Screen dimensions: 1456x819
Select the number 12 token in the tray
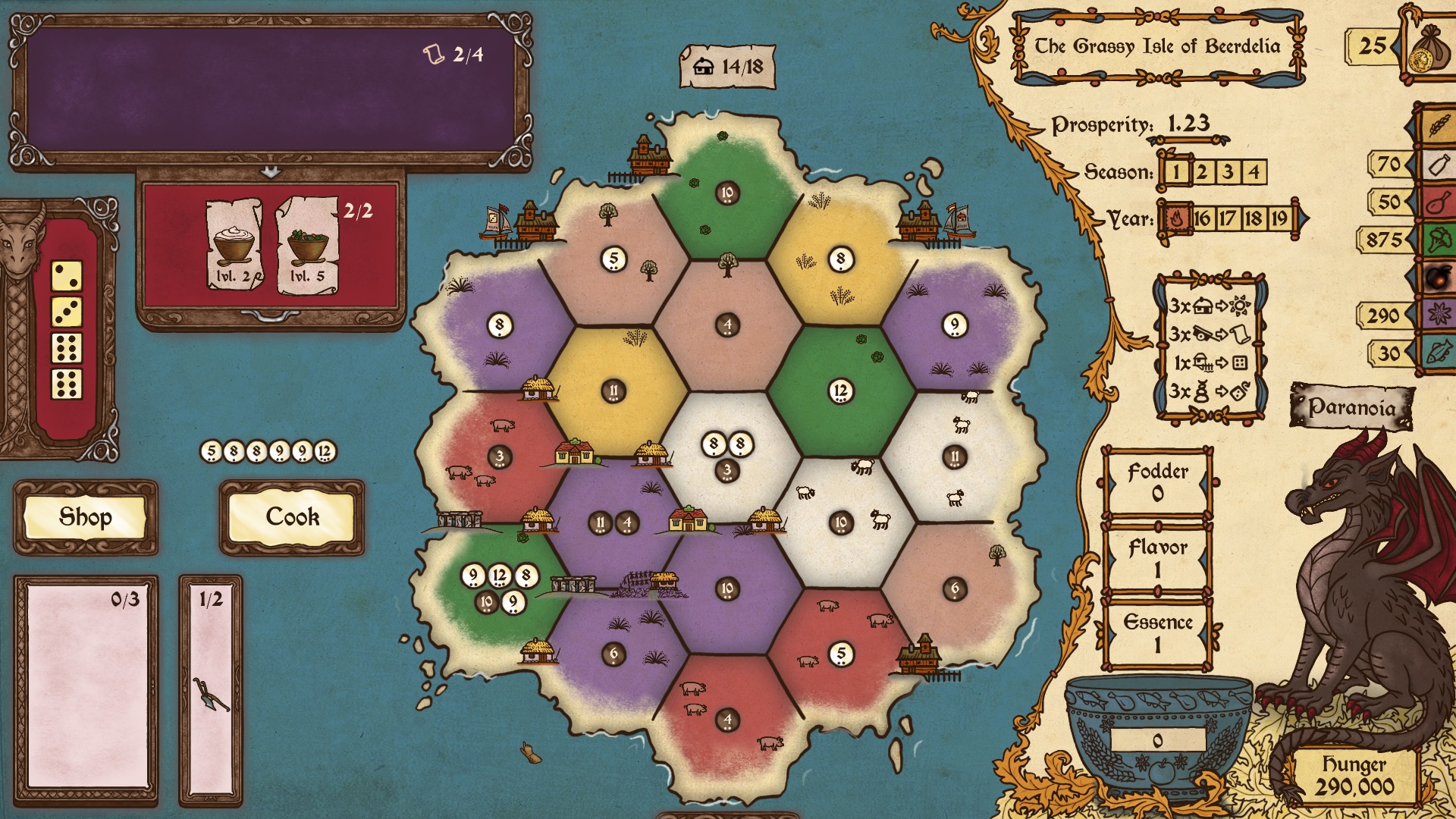coord(325,452)
